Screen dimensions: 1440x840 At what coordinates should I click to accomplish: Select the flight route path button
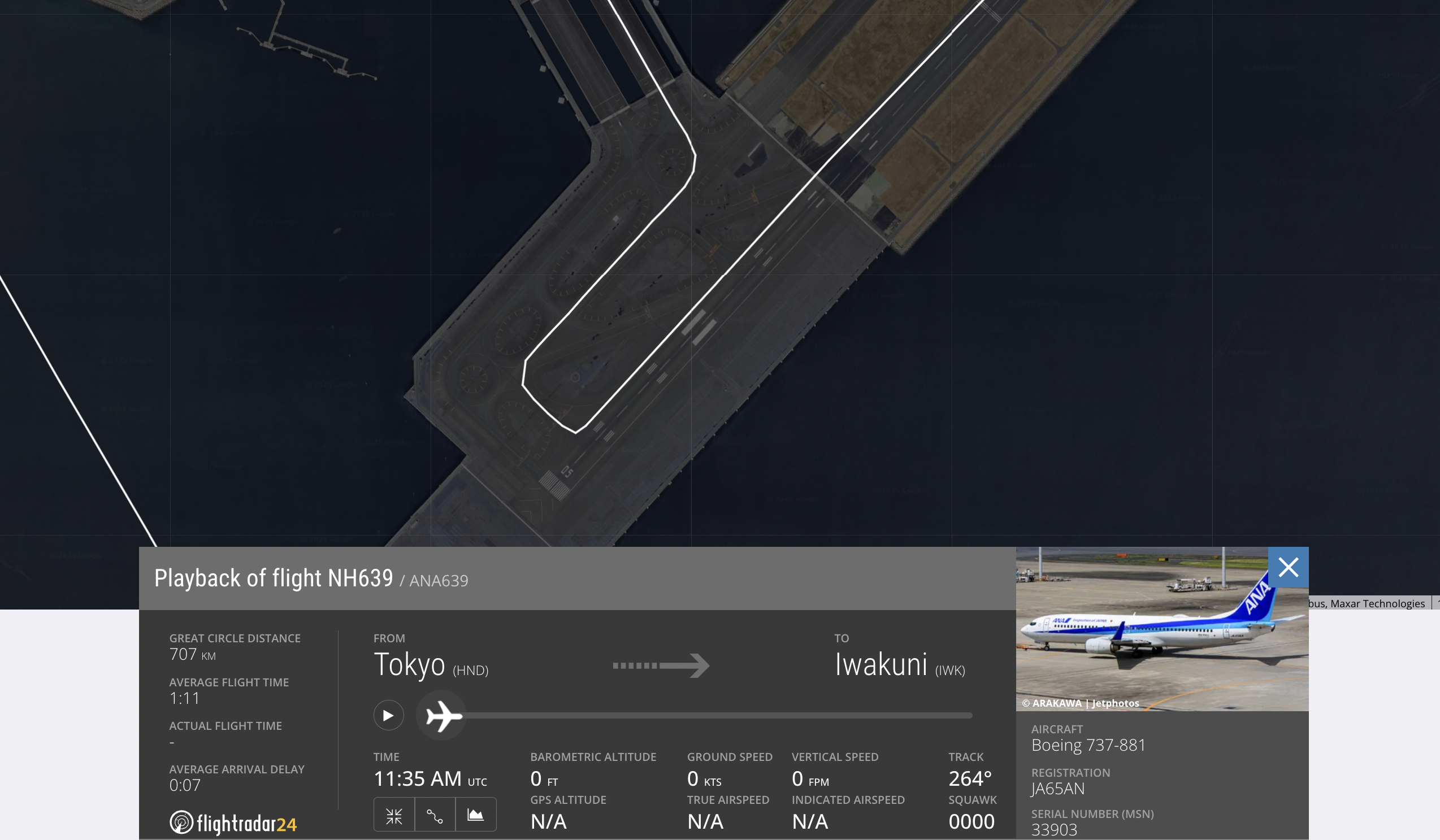click(435, 816)
